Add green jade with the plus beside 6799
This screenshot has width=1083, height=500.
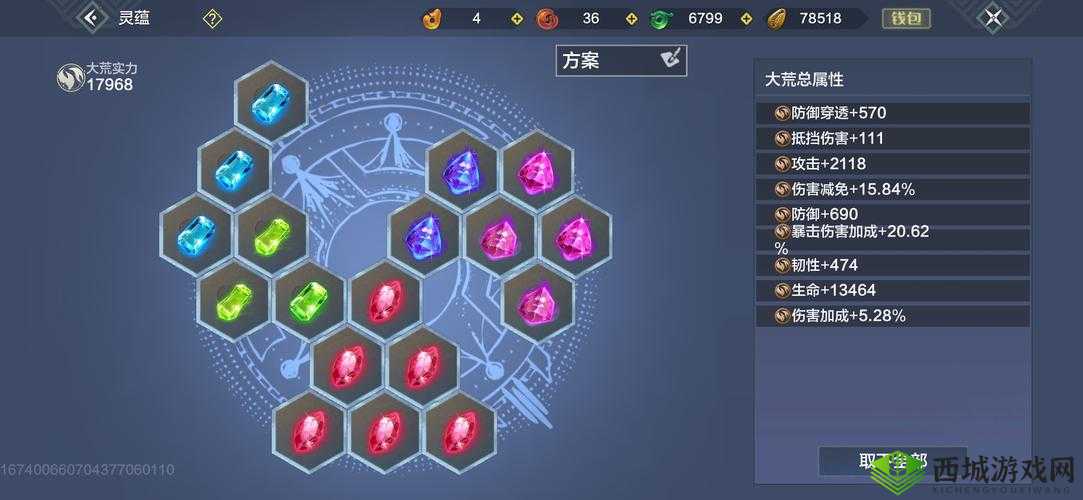pyautogui.click(x=743, y=18)
